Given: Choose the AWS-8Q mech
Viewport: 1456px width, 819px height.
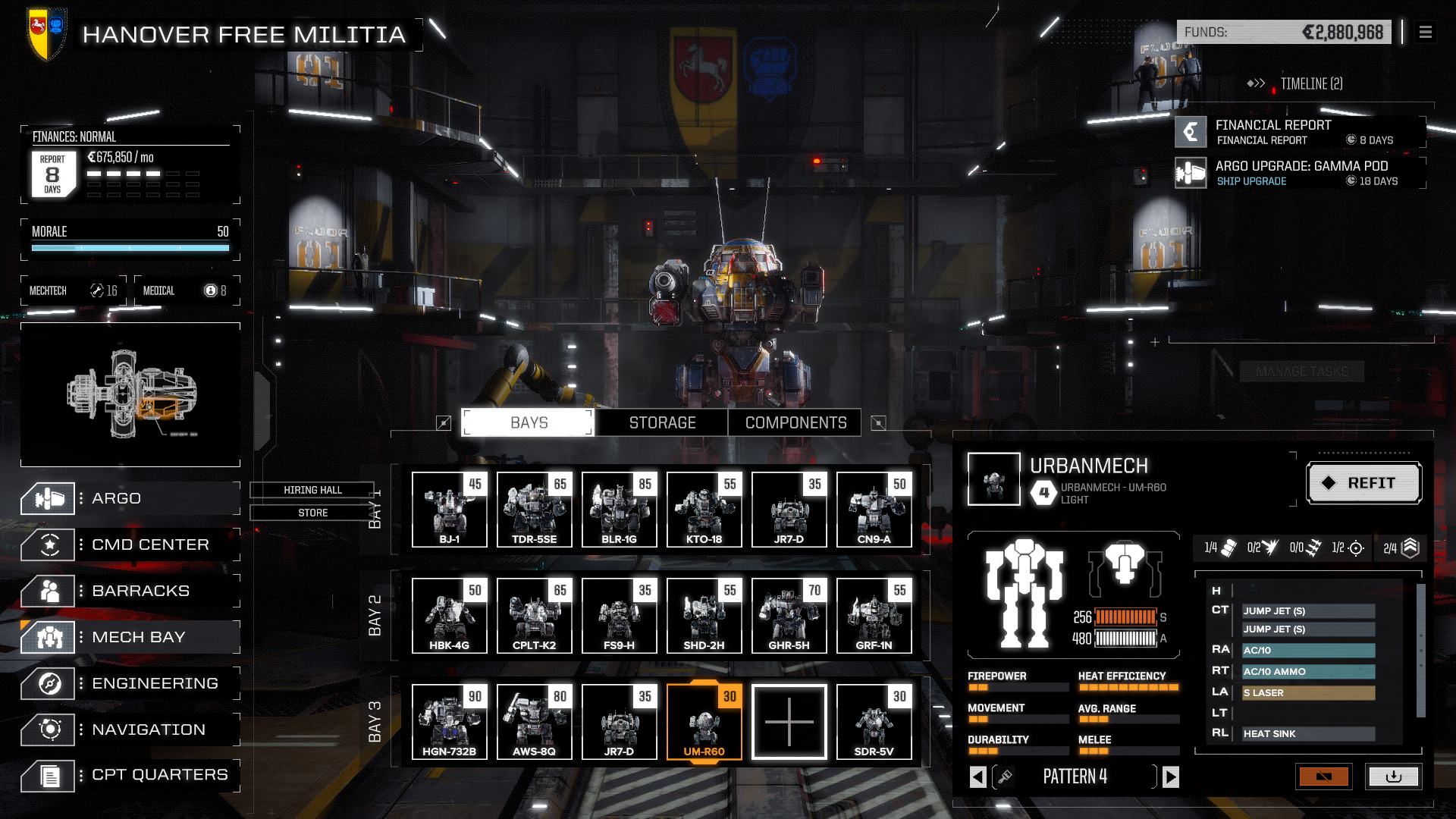Looking at the screenshot, I should (x=535, y=721).
